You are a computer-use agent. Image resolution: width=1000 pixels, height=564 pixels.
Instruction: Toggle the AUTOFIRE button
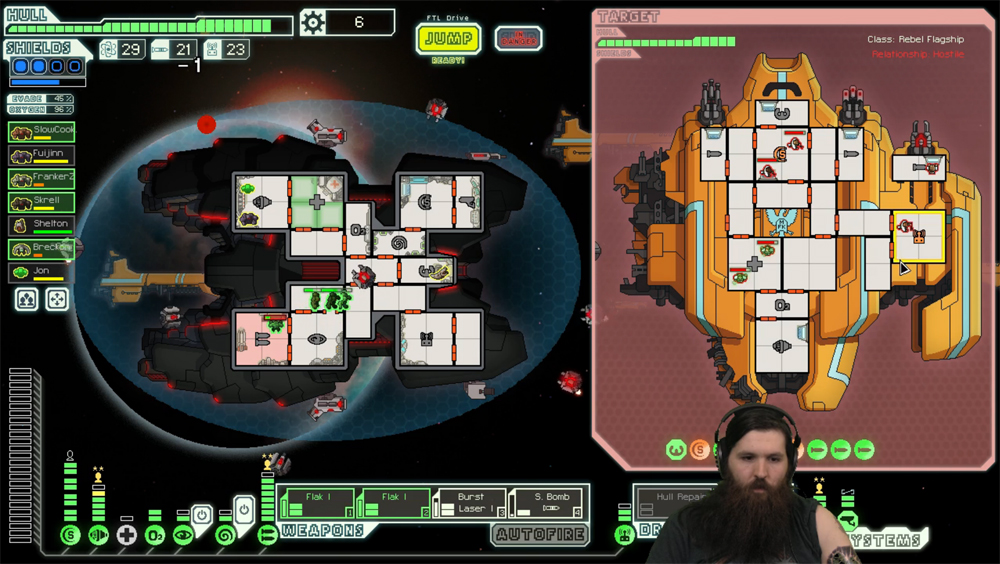tap(539, 535)
